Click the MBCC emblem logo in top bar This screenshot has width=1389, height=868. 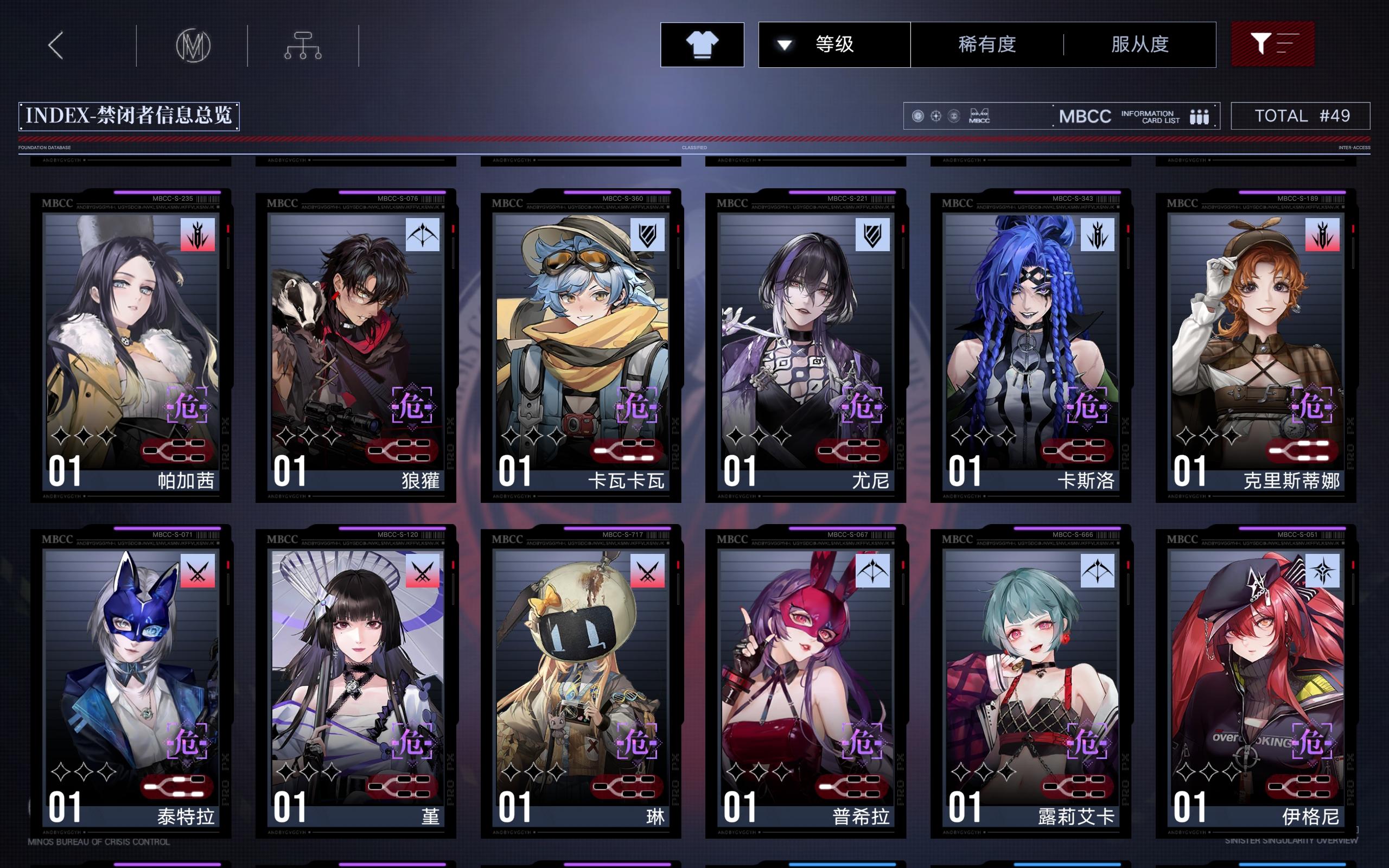coord(193,44)
